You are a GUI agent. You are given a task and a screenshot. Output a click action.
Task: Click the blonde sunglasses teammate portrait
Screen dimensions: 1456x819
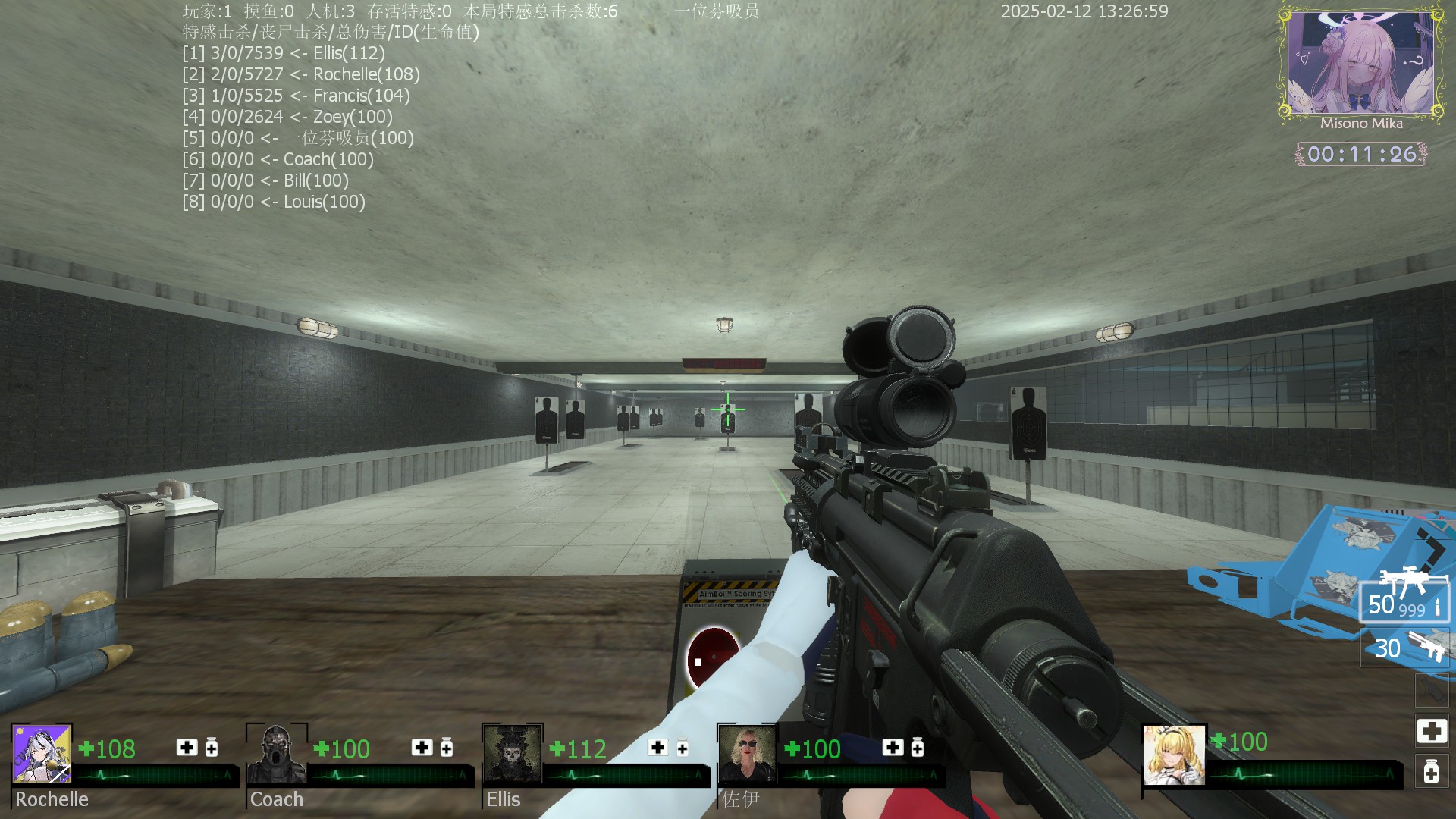(748, 754)
